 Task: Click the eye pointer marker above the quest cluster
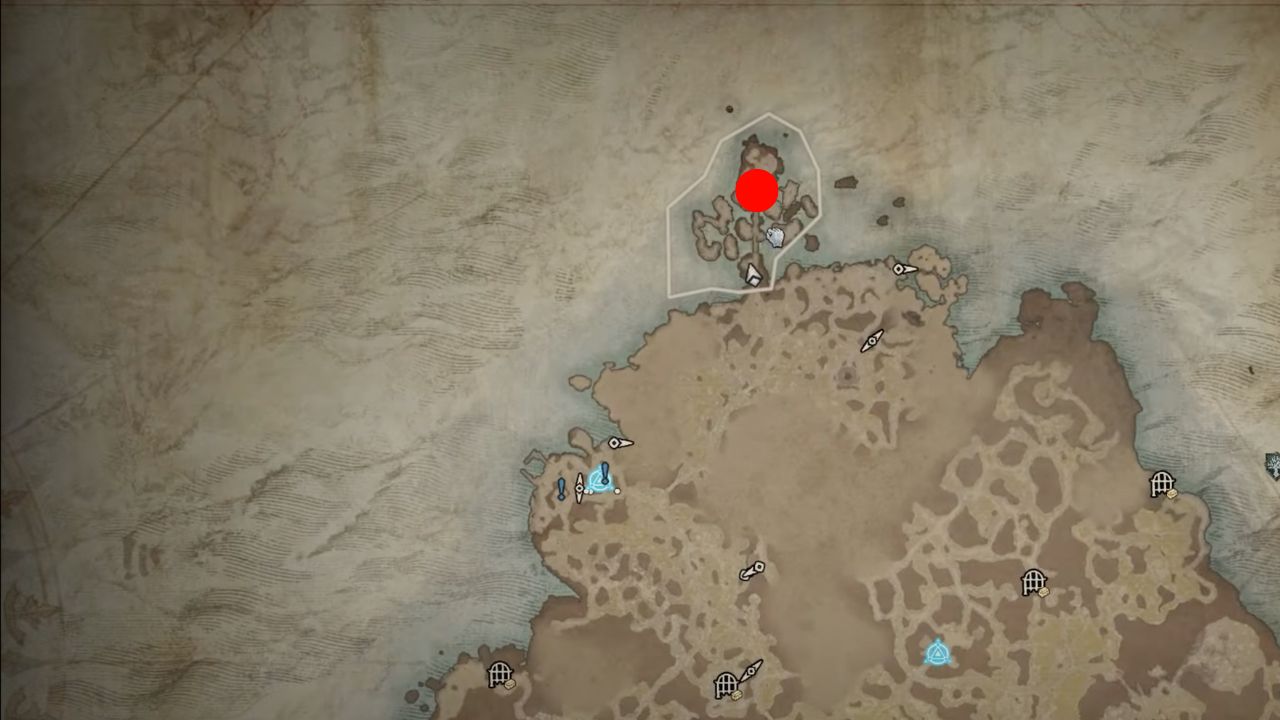tap(615, 443)
